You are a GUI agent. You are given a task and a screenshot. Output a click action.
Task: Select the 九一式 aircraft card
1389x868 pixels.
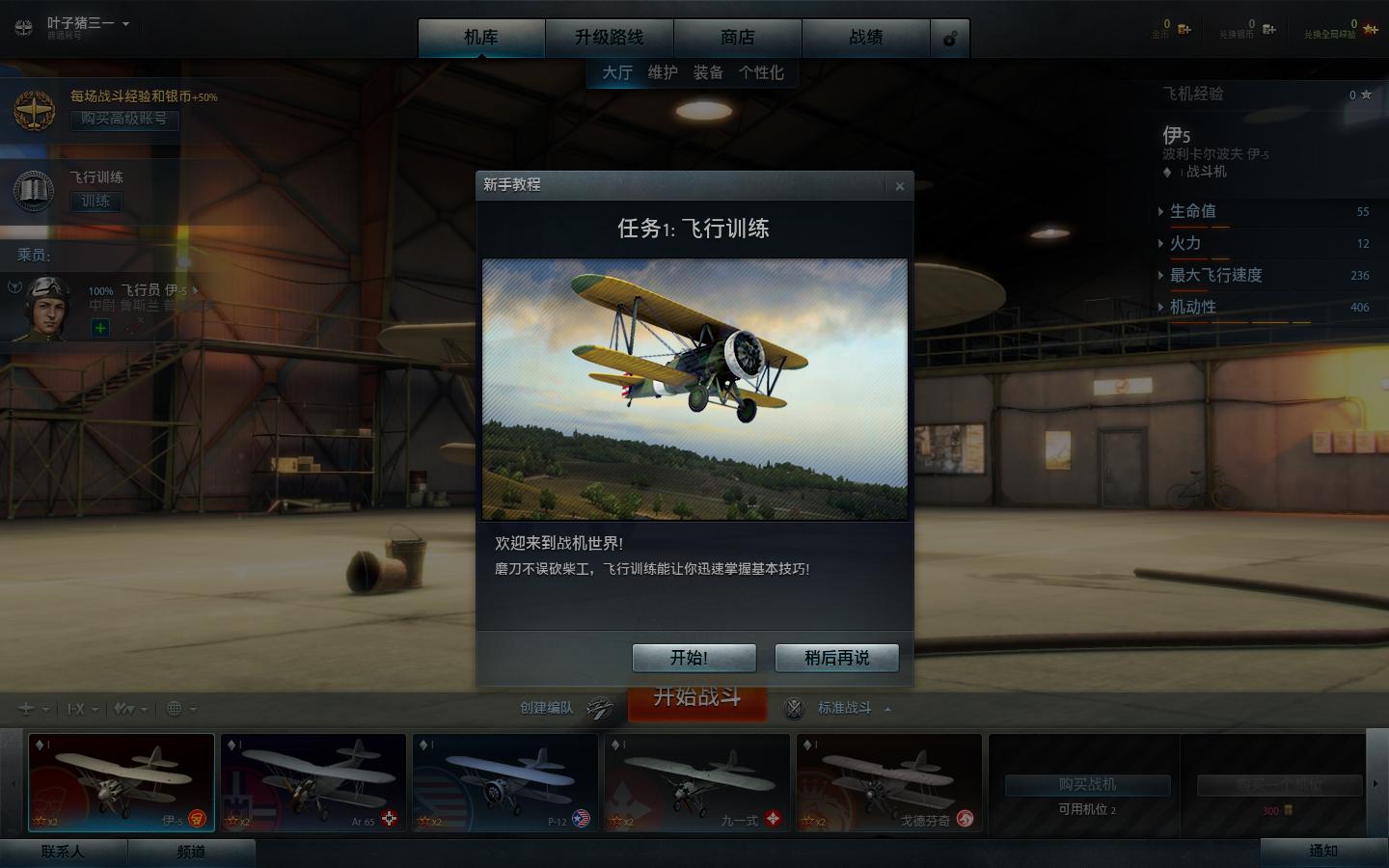[x=696, y=782]
